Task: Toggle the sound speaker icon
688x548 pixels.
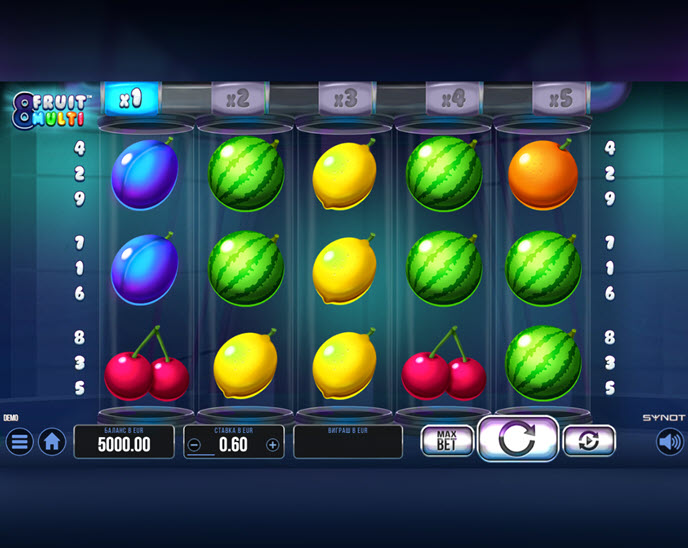Action: (669, 441)
